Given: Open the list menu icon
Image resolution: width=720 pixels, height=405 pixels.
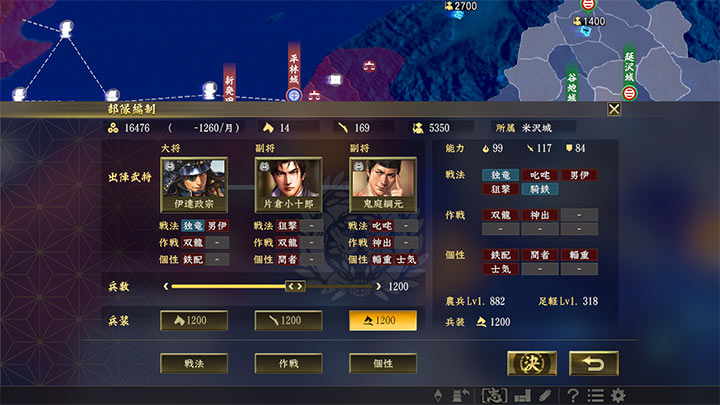Looking at the screenshot, I should coord(595,395).
